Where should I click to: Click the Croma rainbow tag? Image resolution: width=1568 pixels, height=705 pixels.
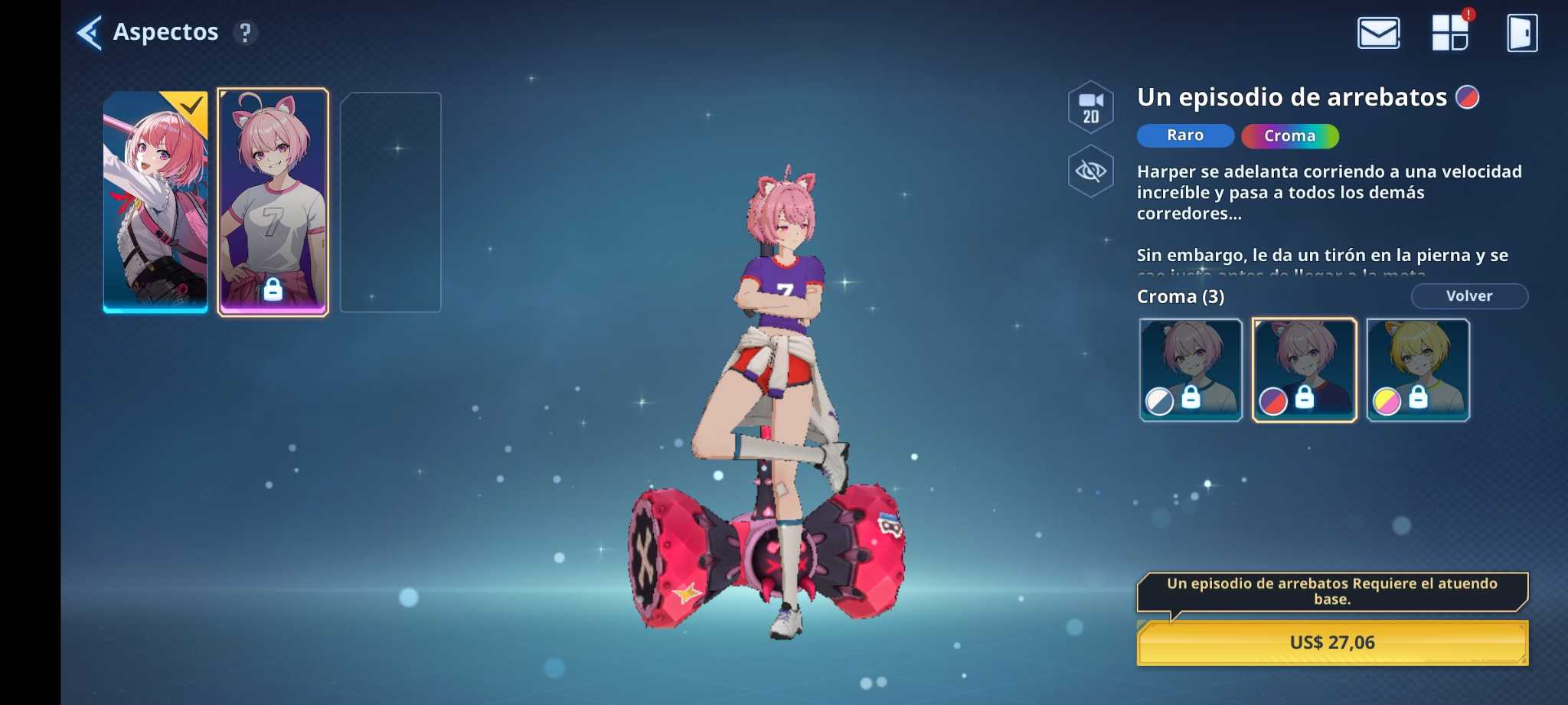[1289, 136]
